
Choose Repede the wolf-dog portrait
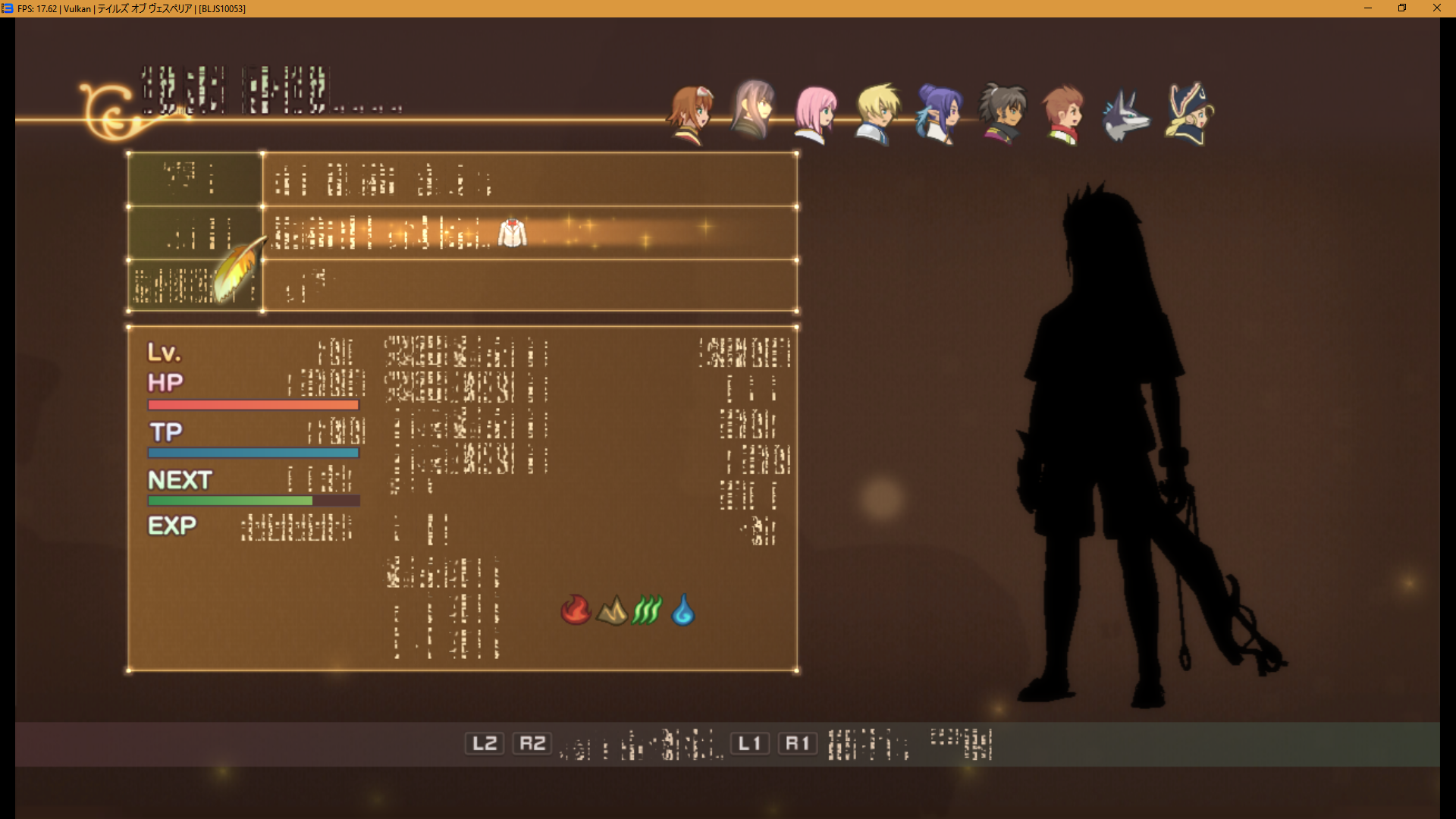click(1125, 115)
